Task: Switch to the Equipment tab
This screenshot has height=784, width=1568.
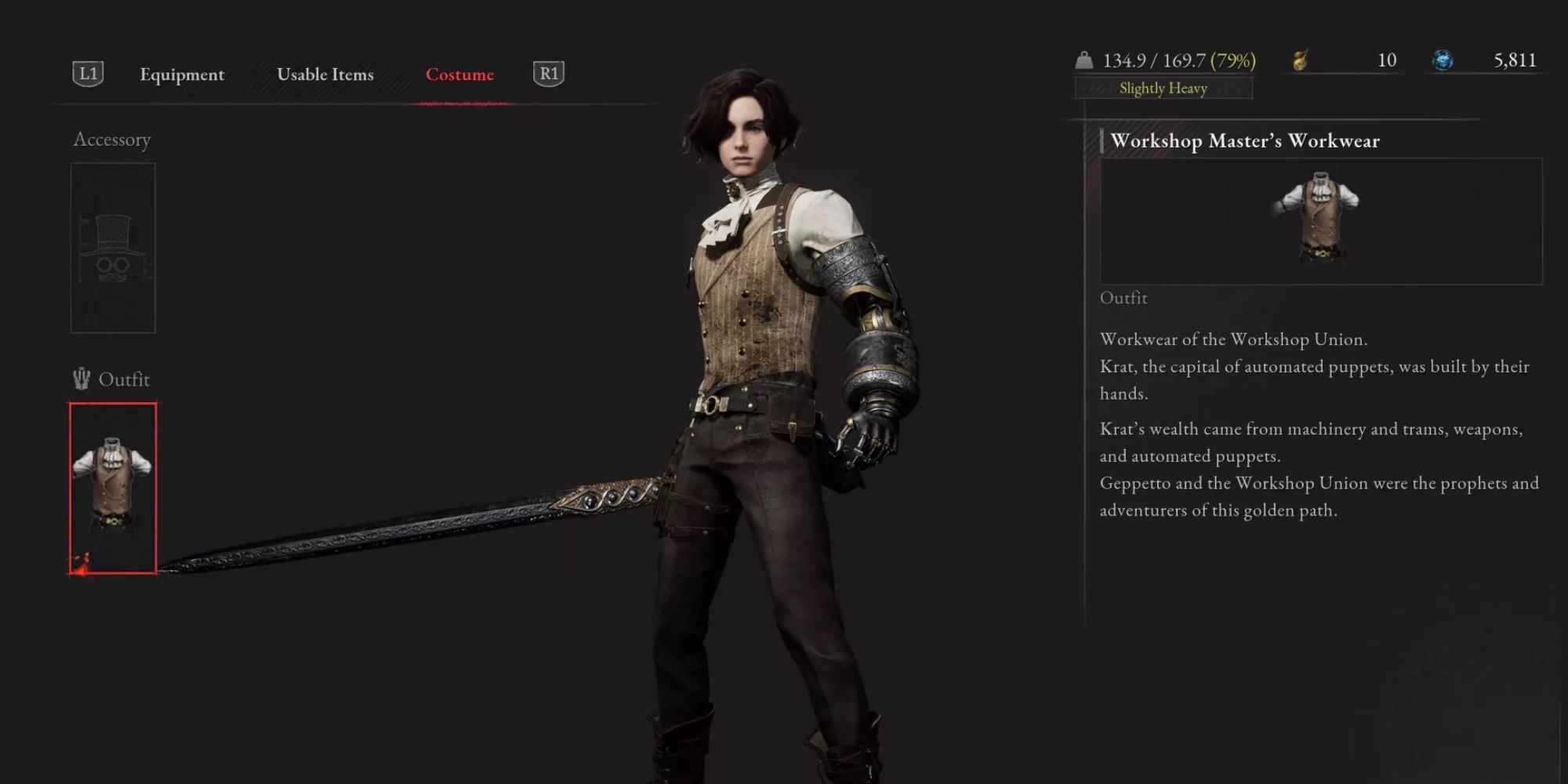Action: click(x=181, y=74)
